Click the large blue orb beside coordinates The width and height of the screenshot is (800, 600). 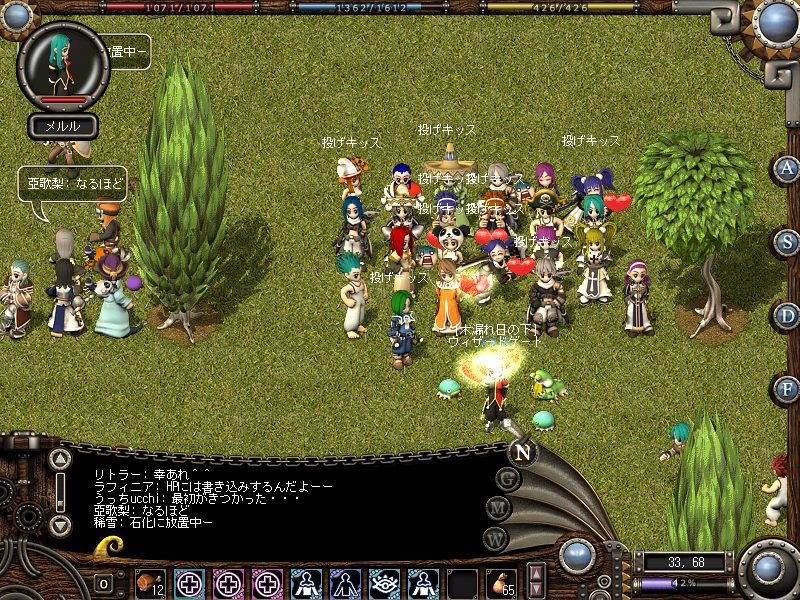tap(768, 569)
